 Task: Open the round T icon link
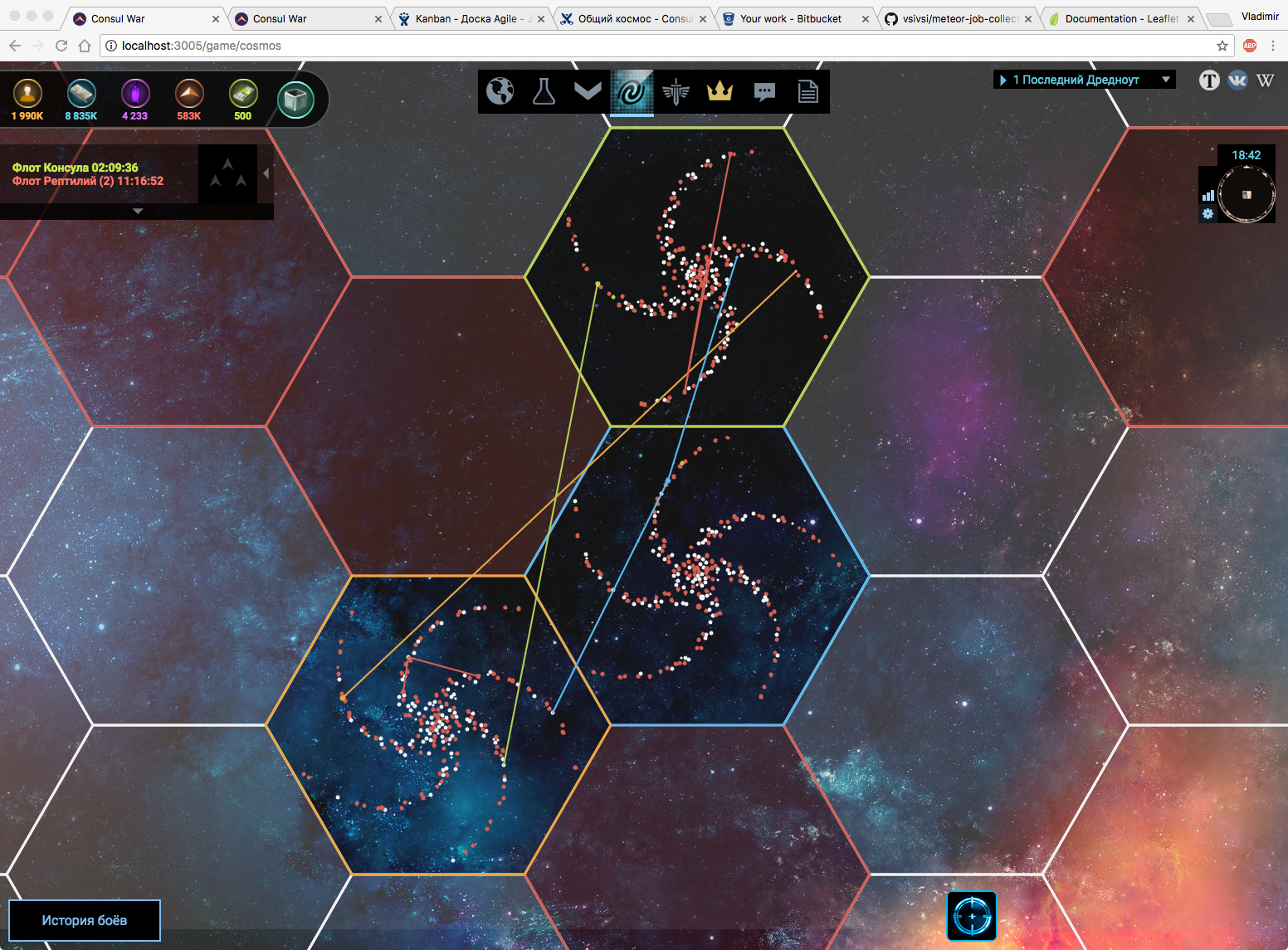[x=1209, y=80]
